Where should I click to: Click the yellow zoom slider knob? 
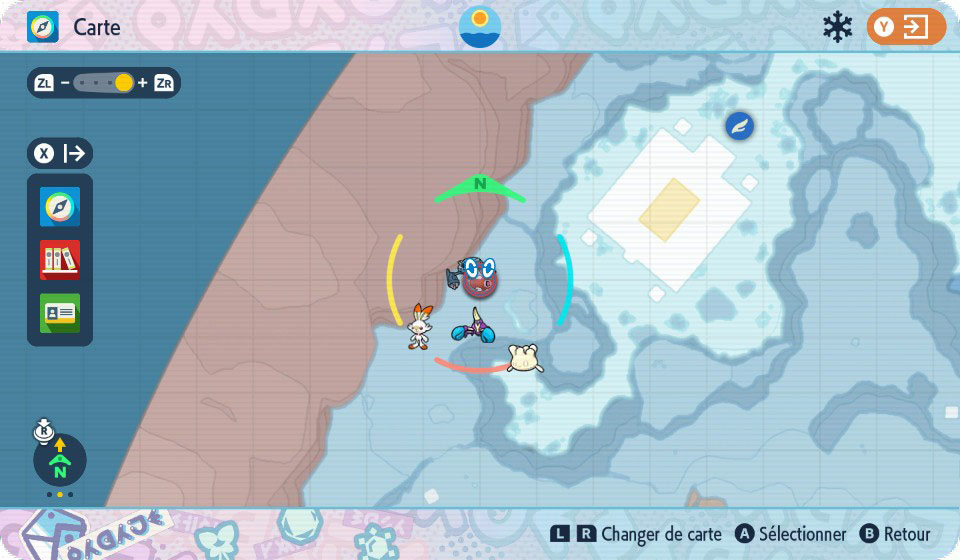124,83
